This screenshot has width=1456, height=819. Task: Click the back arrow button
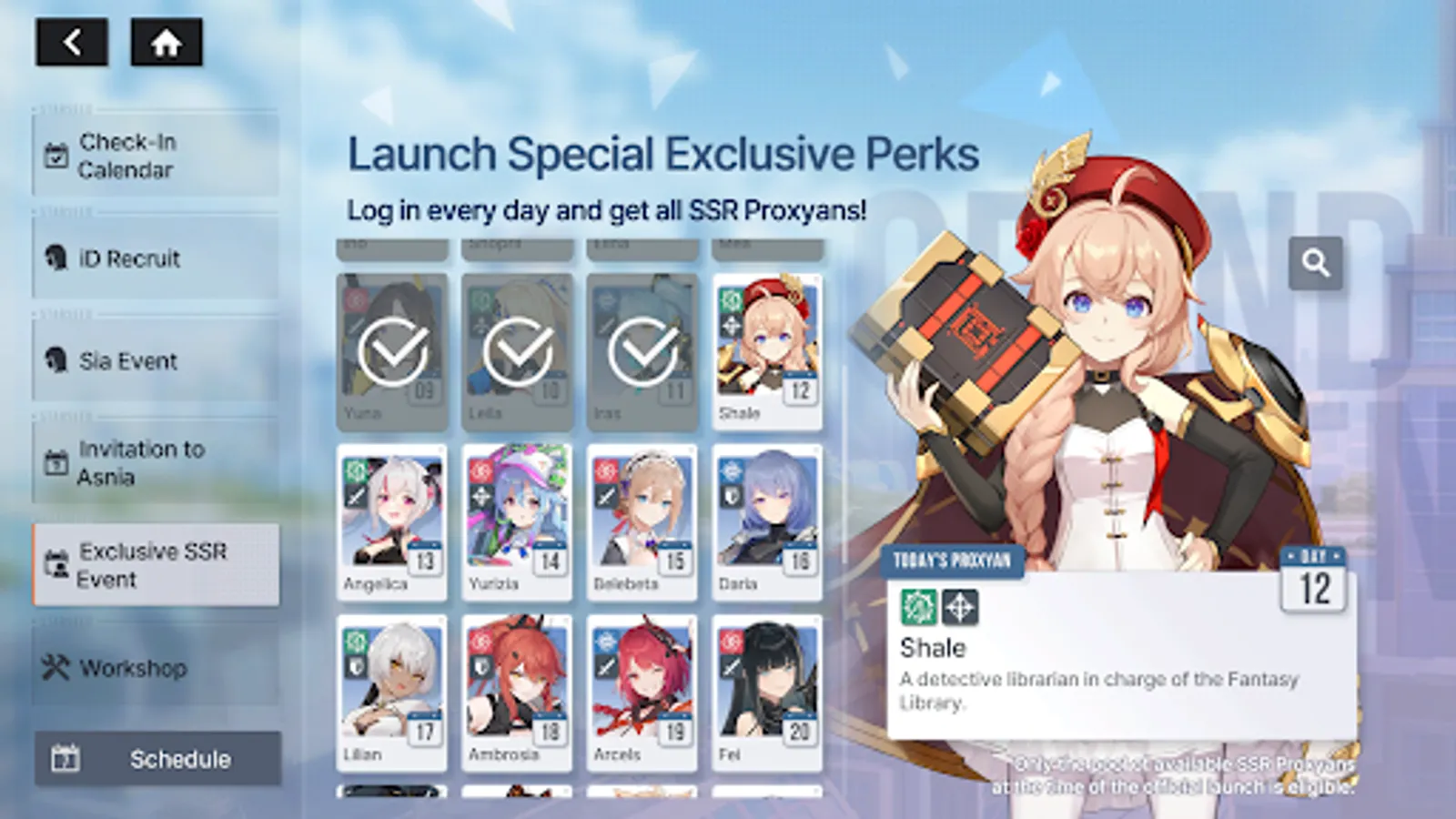pyautogui.click(x=73, y=42)
